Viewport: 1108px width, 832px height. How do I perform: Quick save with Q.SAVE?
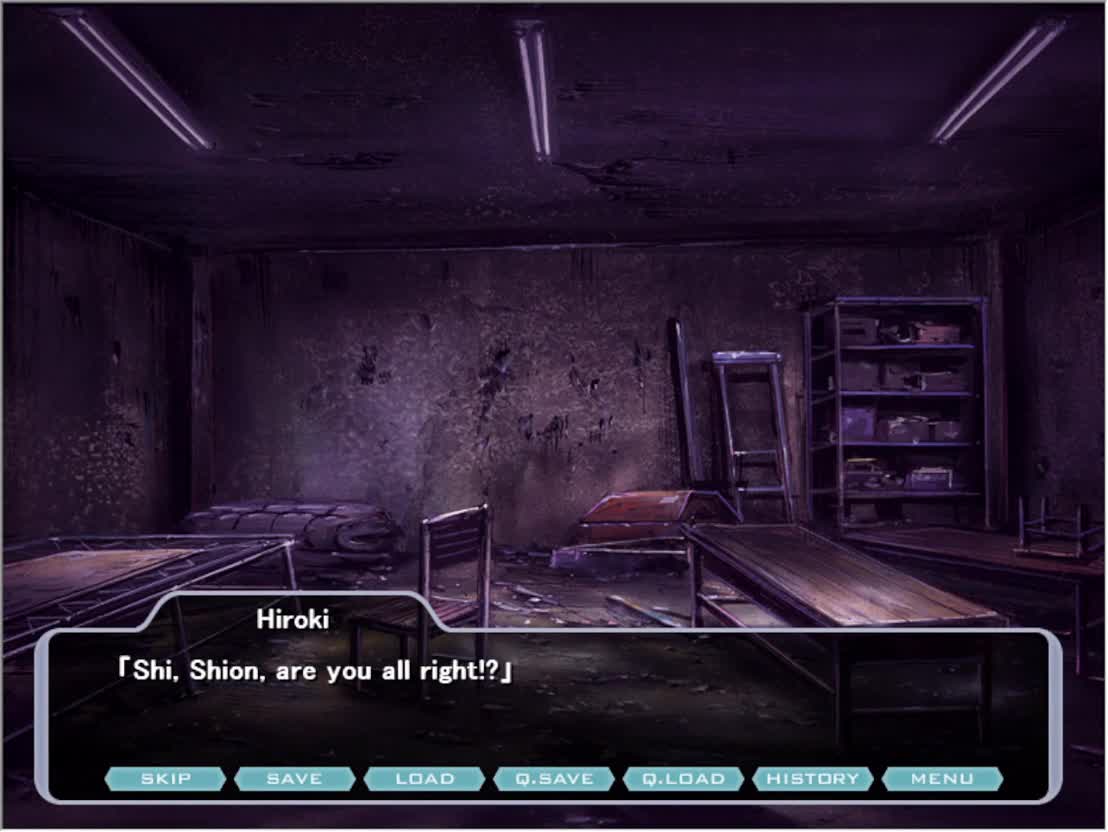click(554, 779)
